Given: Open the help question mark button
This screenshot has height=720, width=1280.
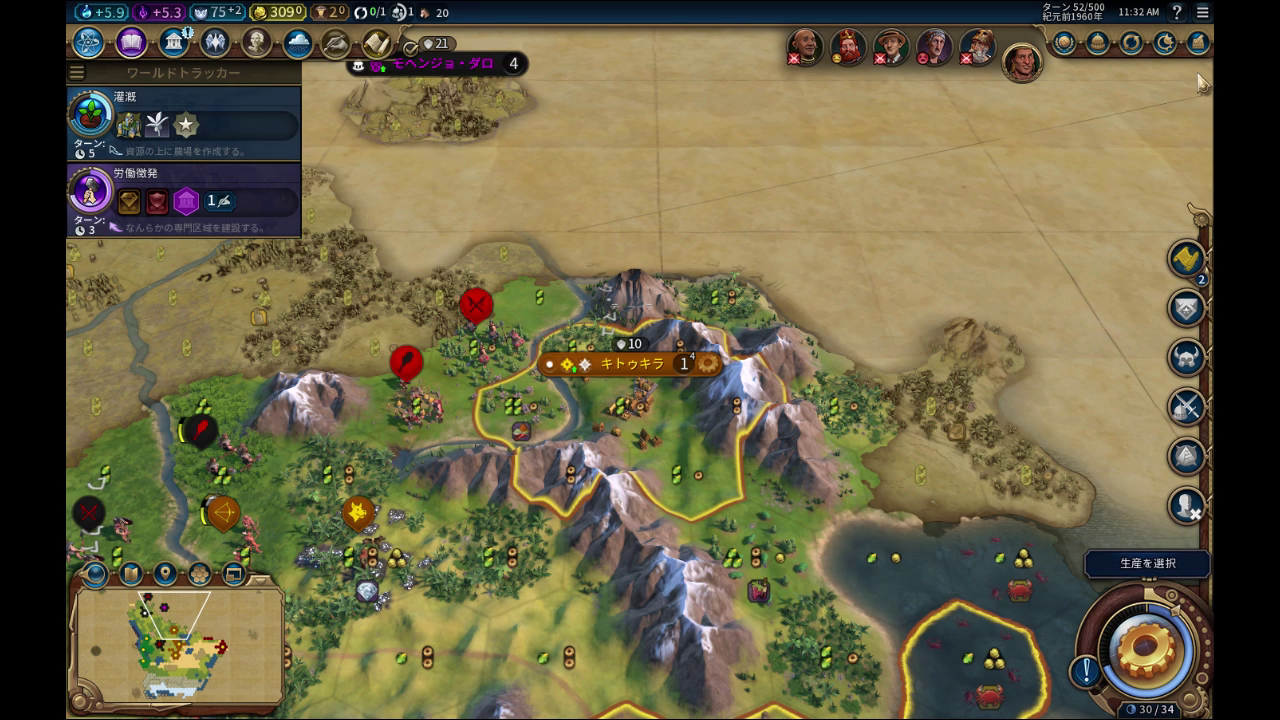Looking at the screenshot, I should (1177, 12).
